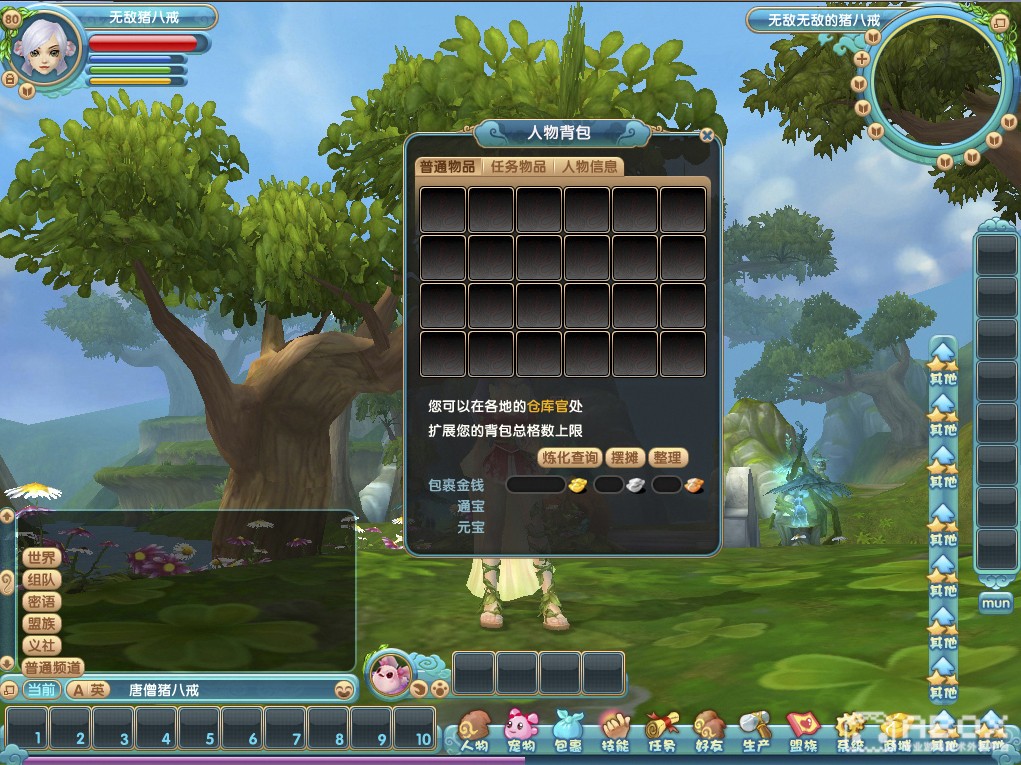1021x765 pixels.
Task: Open a stall with the 摆摊 button
Action: [624, 458]
